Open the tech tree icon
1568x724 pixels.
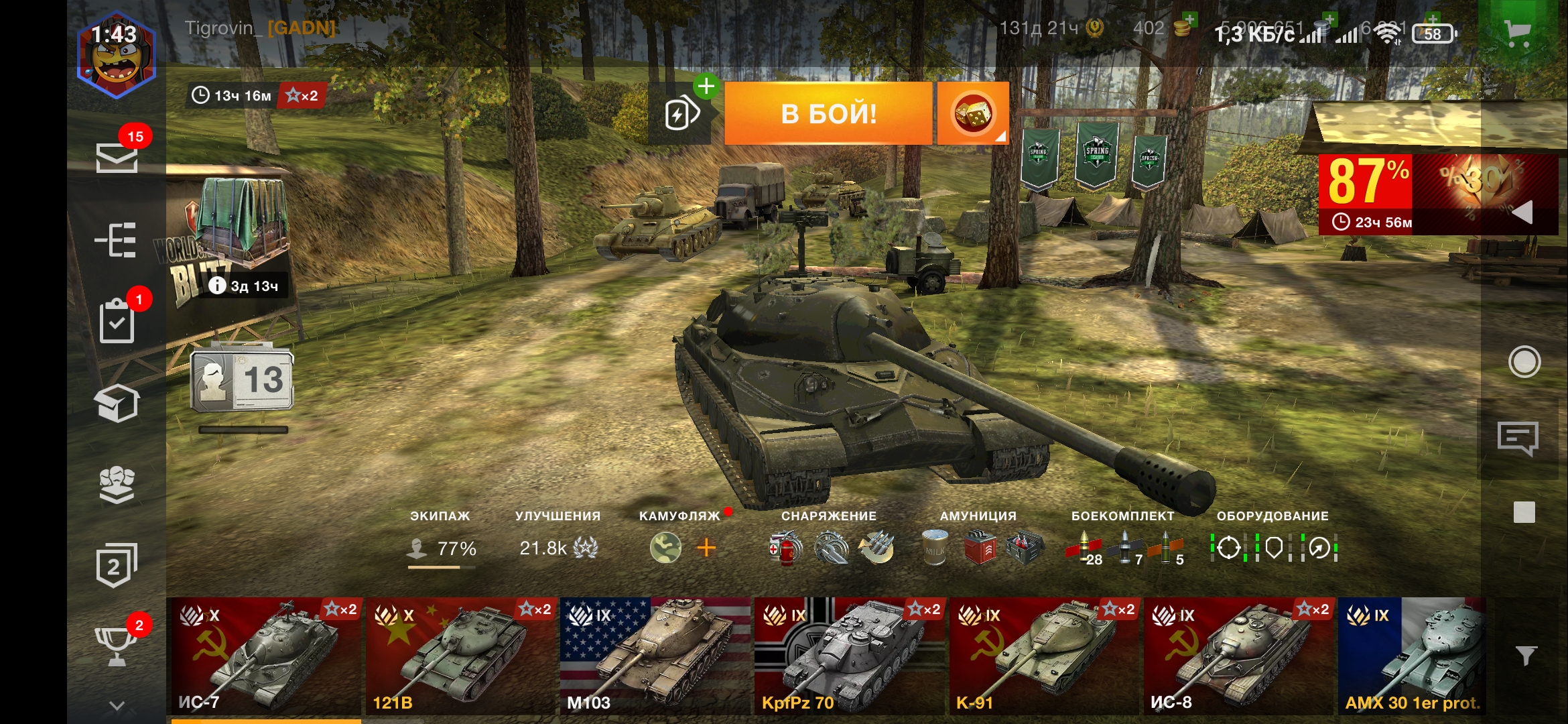117,240
